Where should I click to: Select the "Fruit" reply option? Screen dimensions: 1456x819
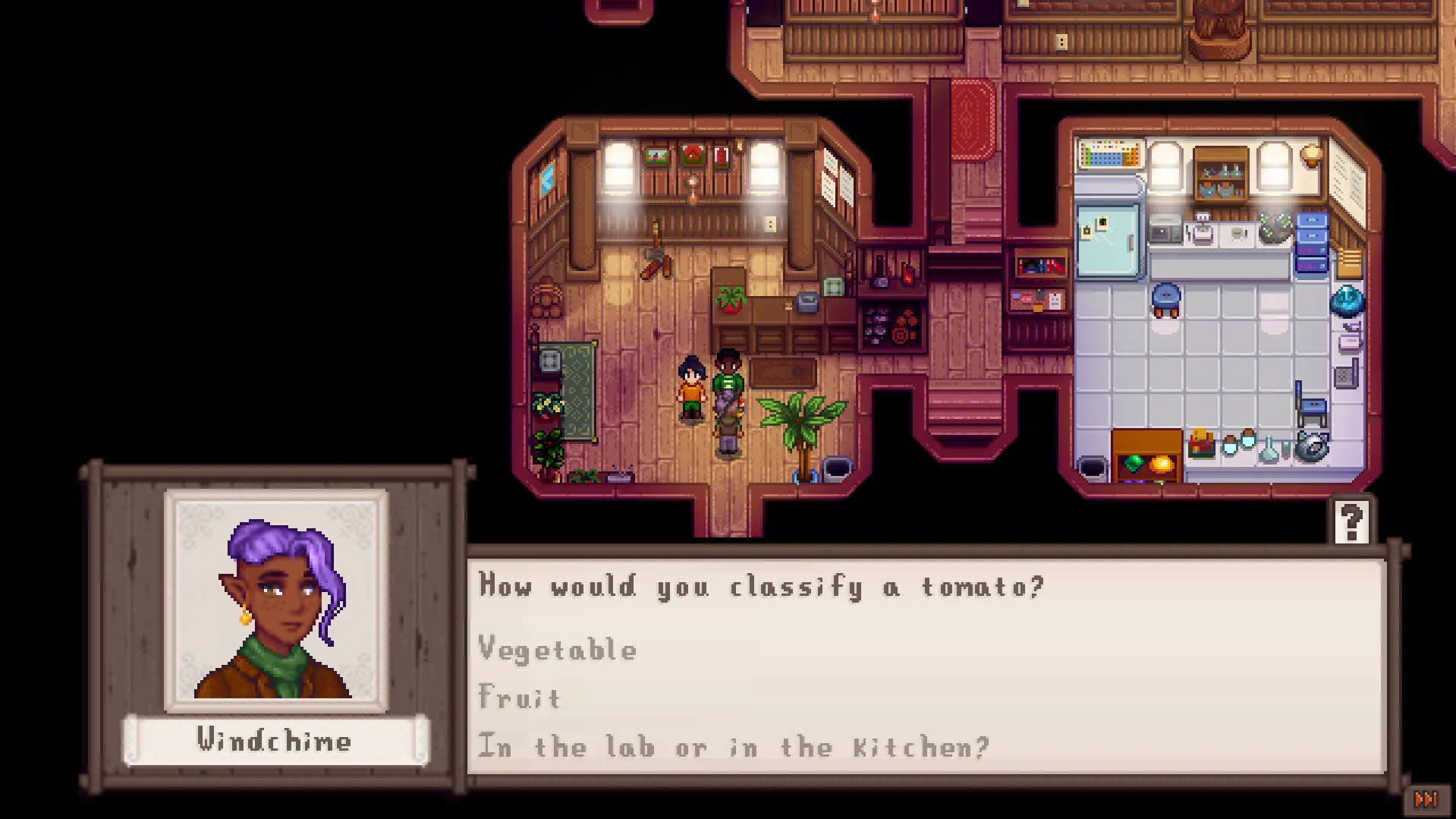point(520,698)
